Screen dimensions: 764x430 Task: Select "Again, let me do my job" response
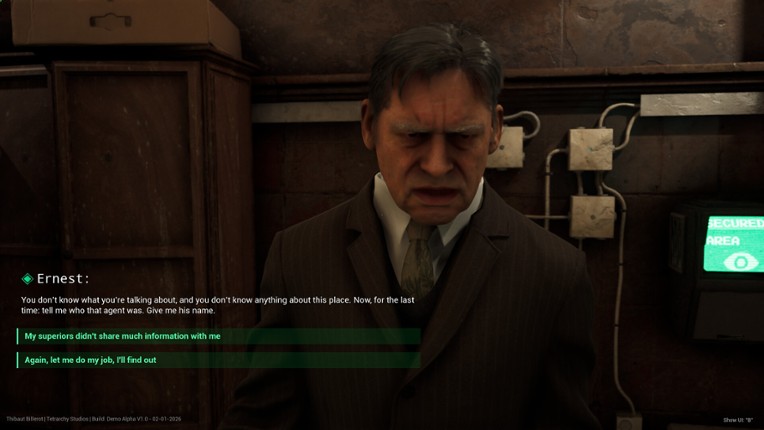(x=91, y=360)
